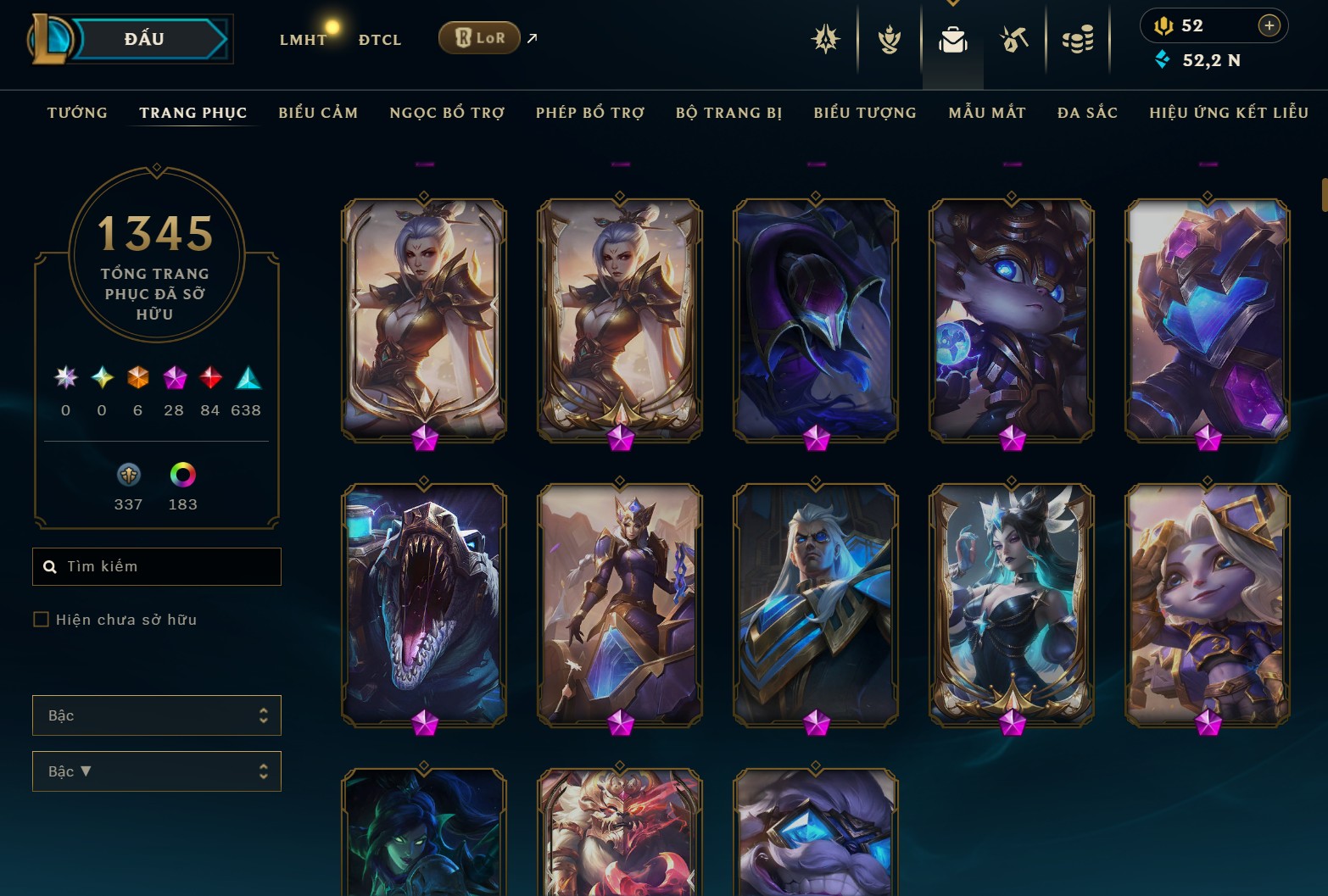The image size is (1328, 896).
Task: Switch to the ĐTCL game mode
Action: click(380, 40)
